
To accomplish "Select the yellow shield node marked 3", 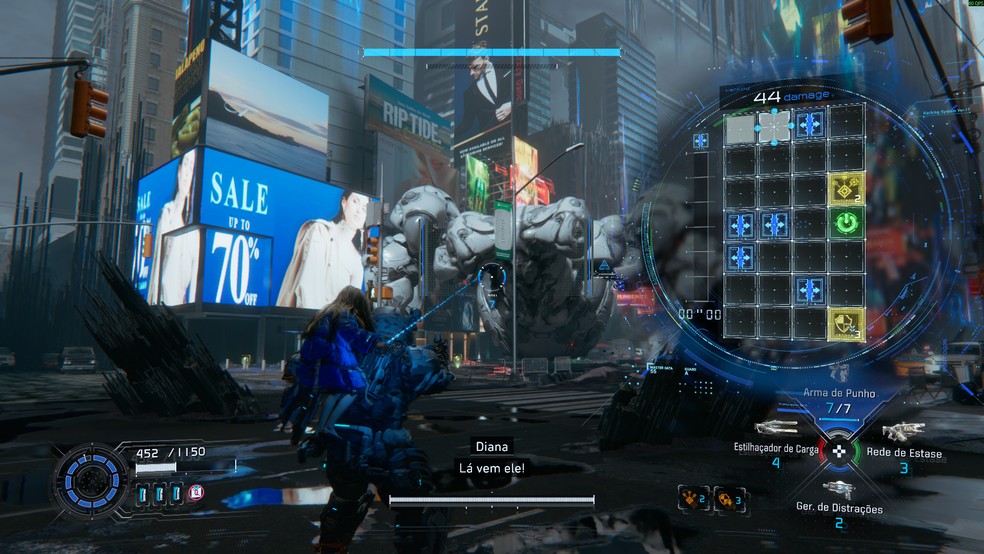I will [x=846, y=324].
